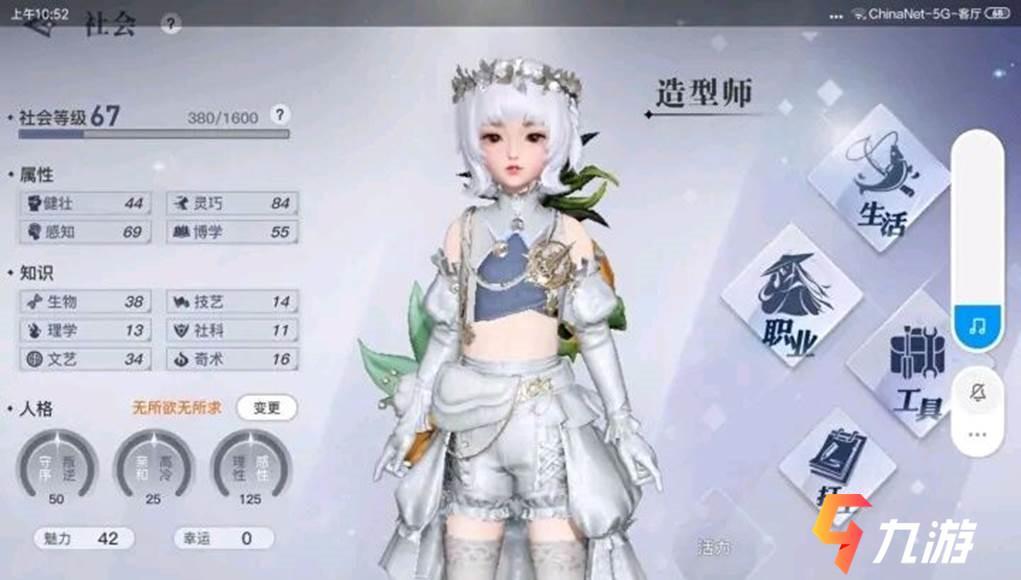Select the 感知 attribute cell
This screenshot has width=1021, height=580.
pyautogui.click(x=85, y=232)
